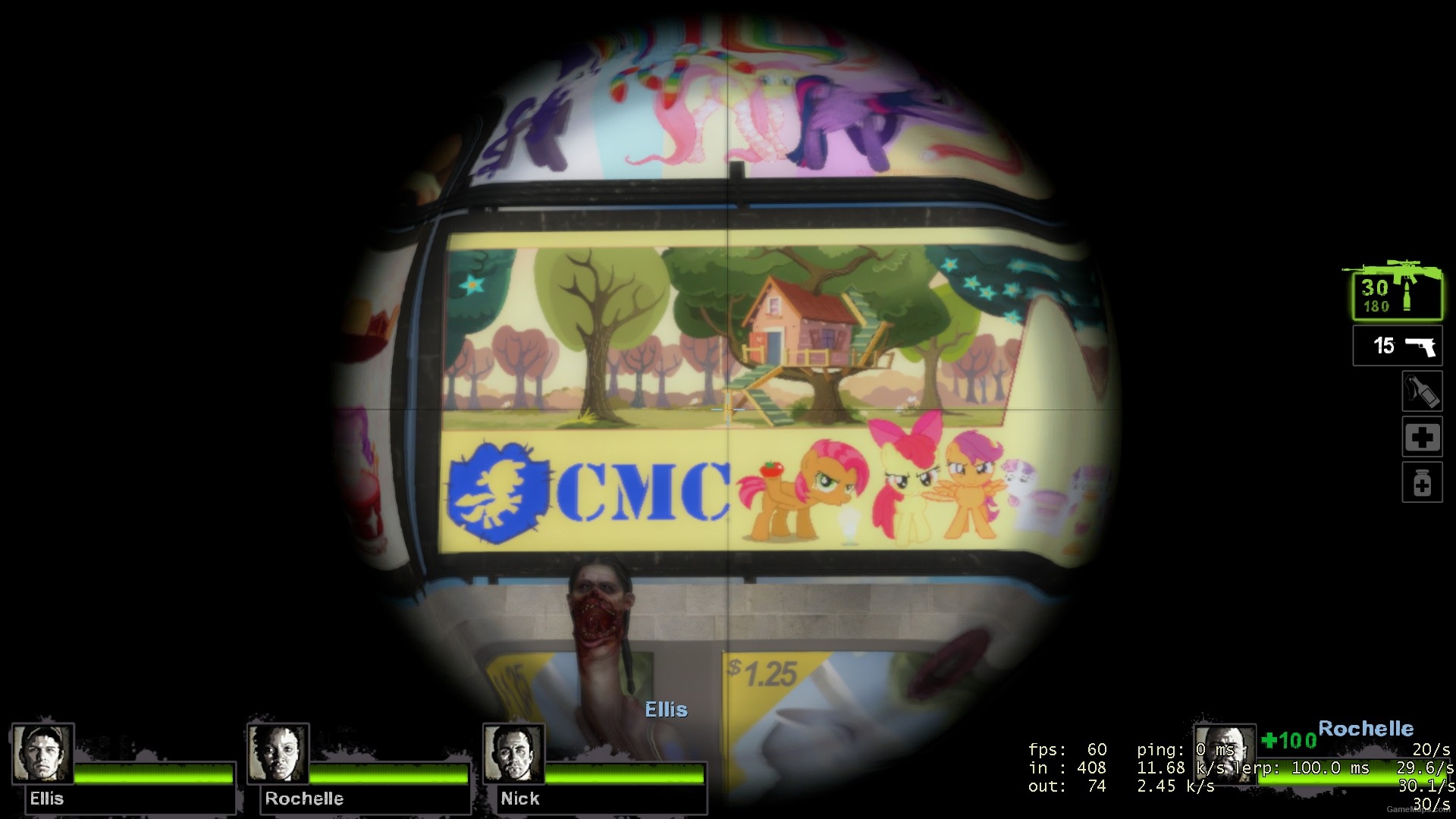Click the out: 74 netgraph line
1456x819 pixels.
pyautogui.click(x=1068, y=786)
